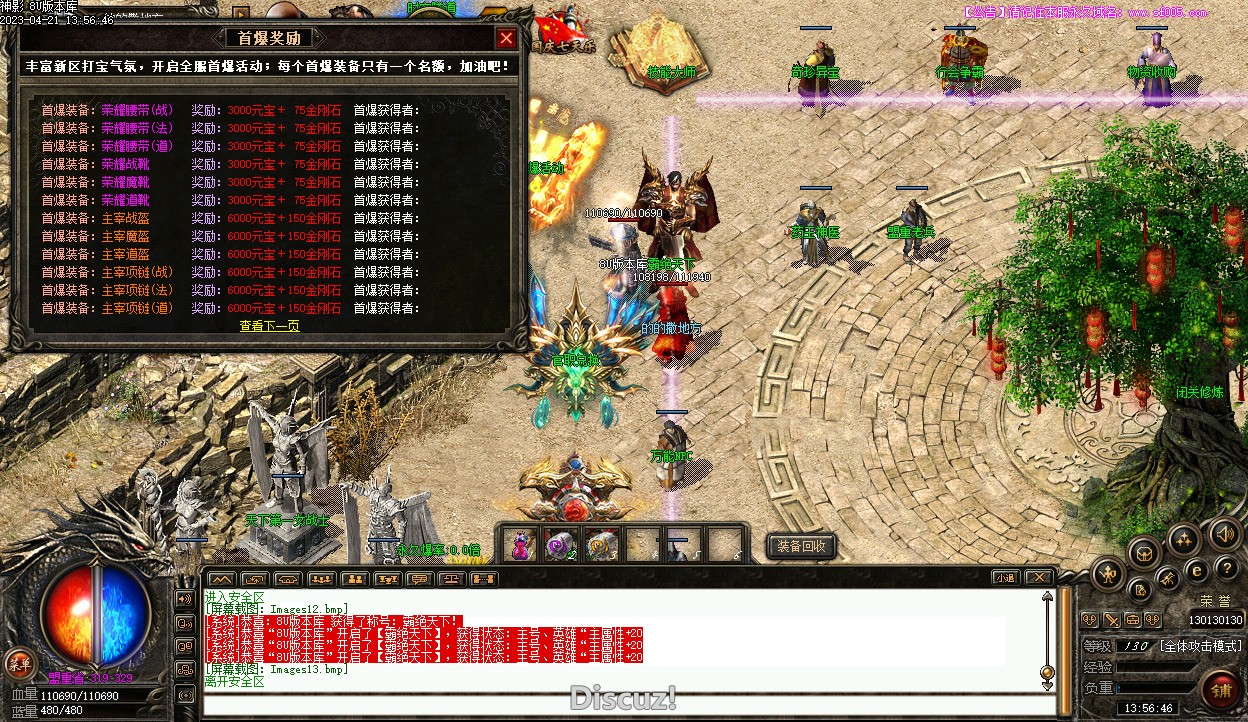The width and height of the screenshot is (1248, 722).
Task: Click the round 'e' icon
Action: click(1196, 570)
